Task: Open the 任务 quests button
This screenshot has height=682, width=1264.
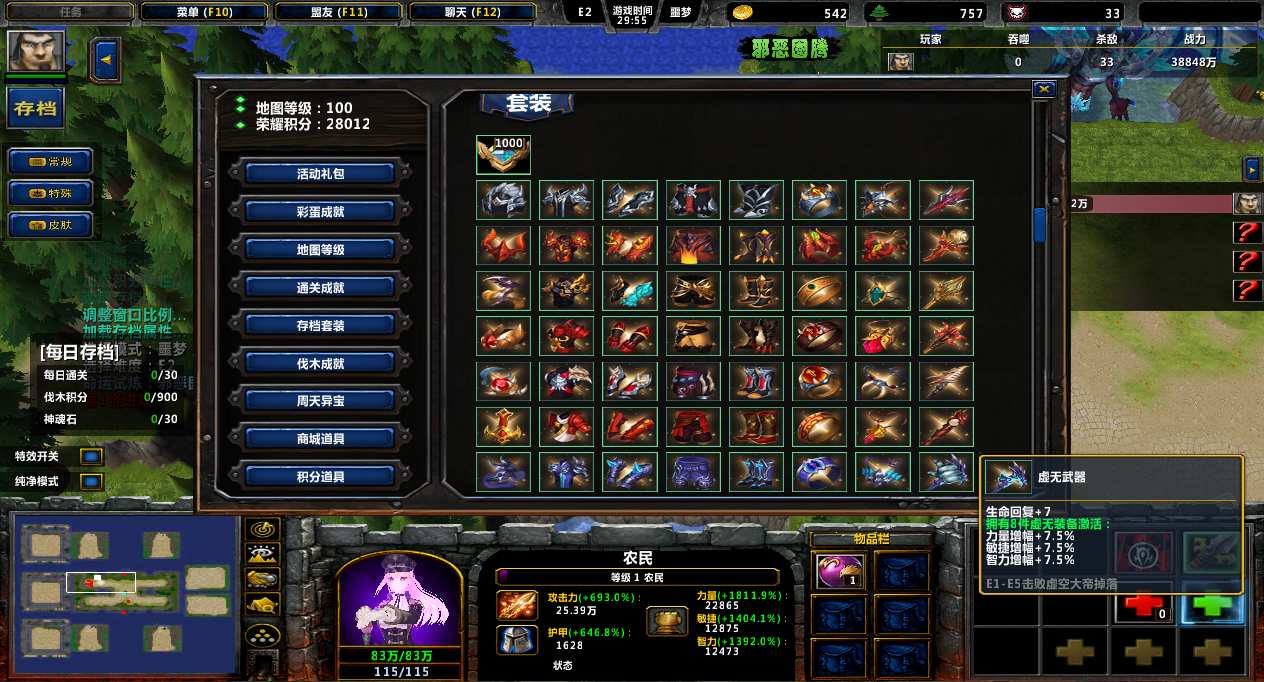Action: coord(70,13)
